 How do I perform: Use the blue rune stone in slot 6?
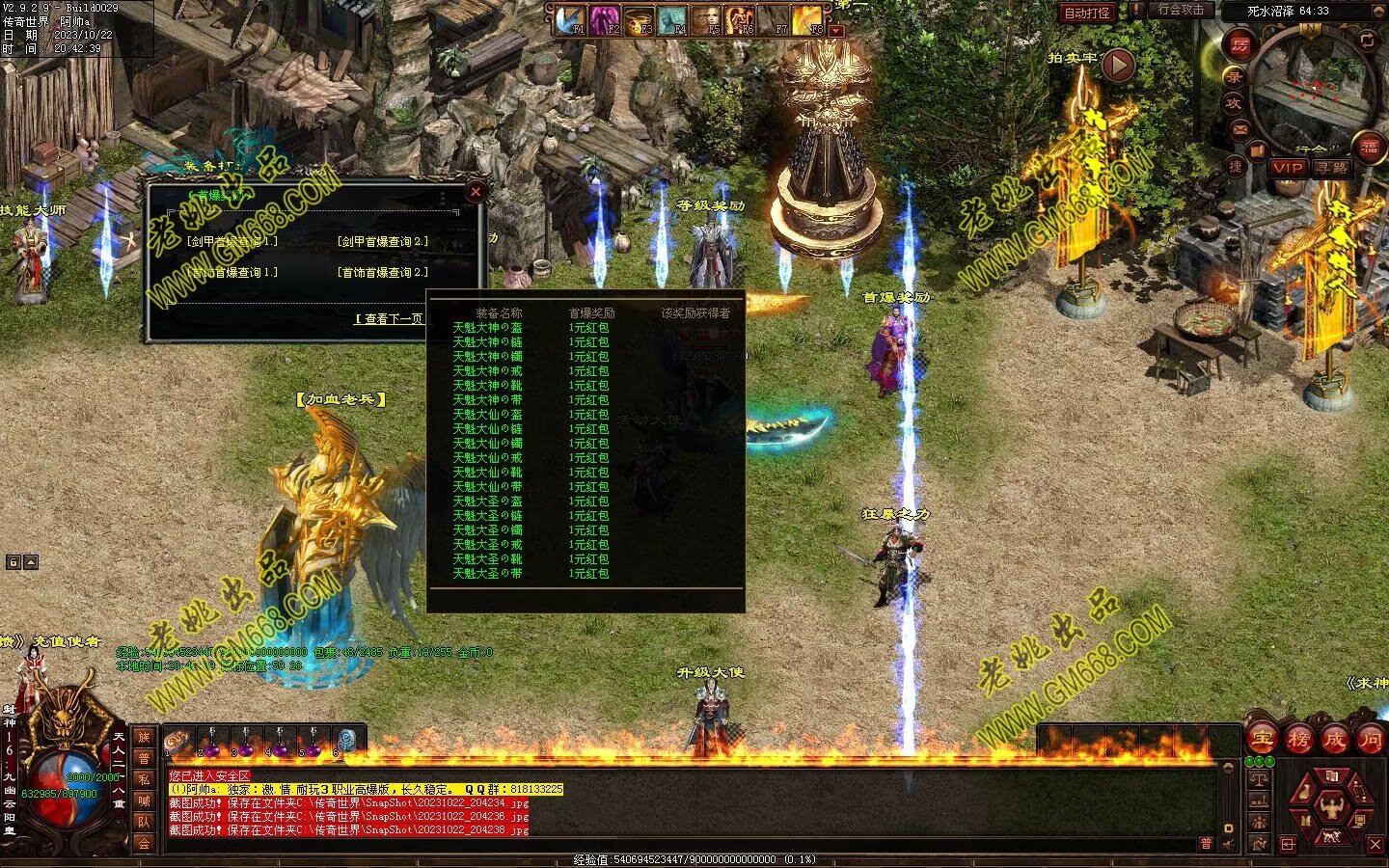click(x=347, y=742)
